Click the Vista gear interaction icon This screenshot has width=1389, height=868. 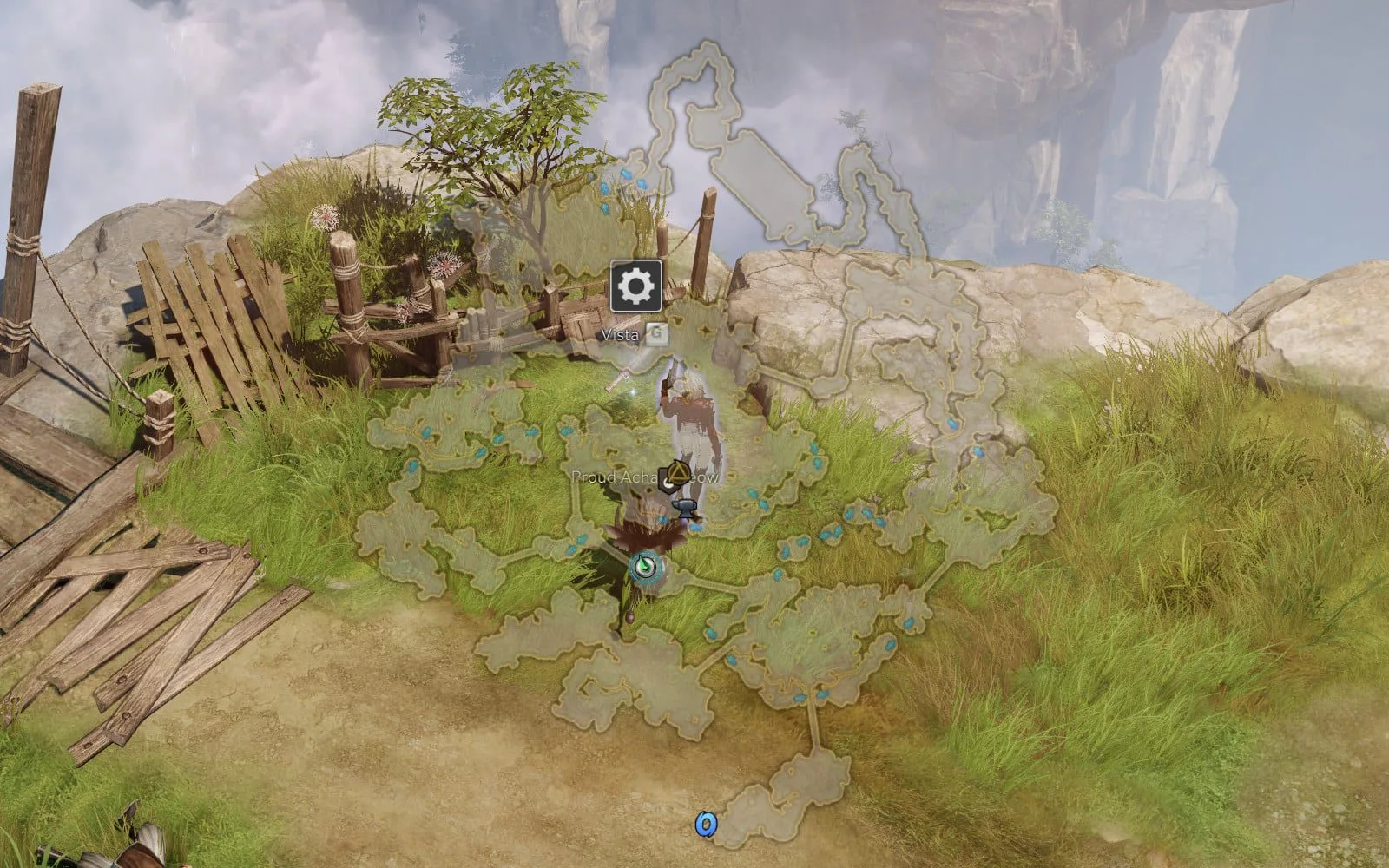[635, 286]
